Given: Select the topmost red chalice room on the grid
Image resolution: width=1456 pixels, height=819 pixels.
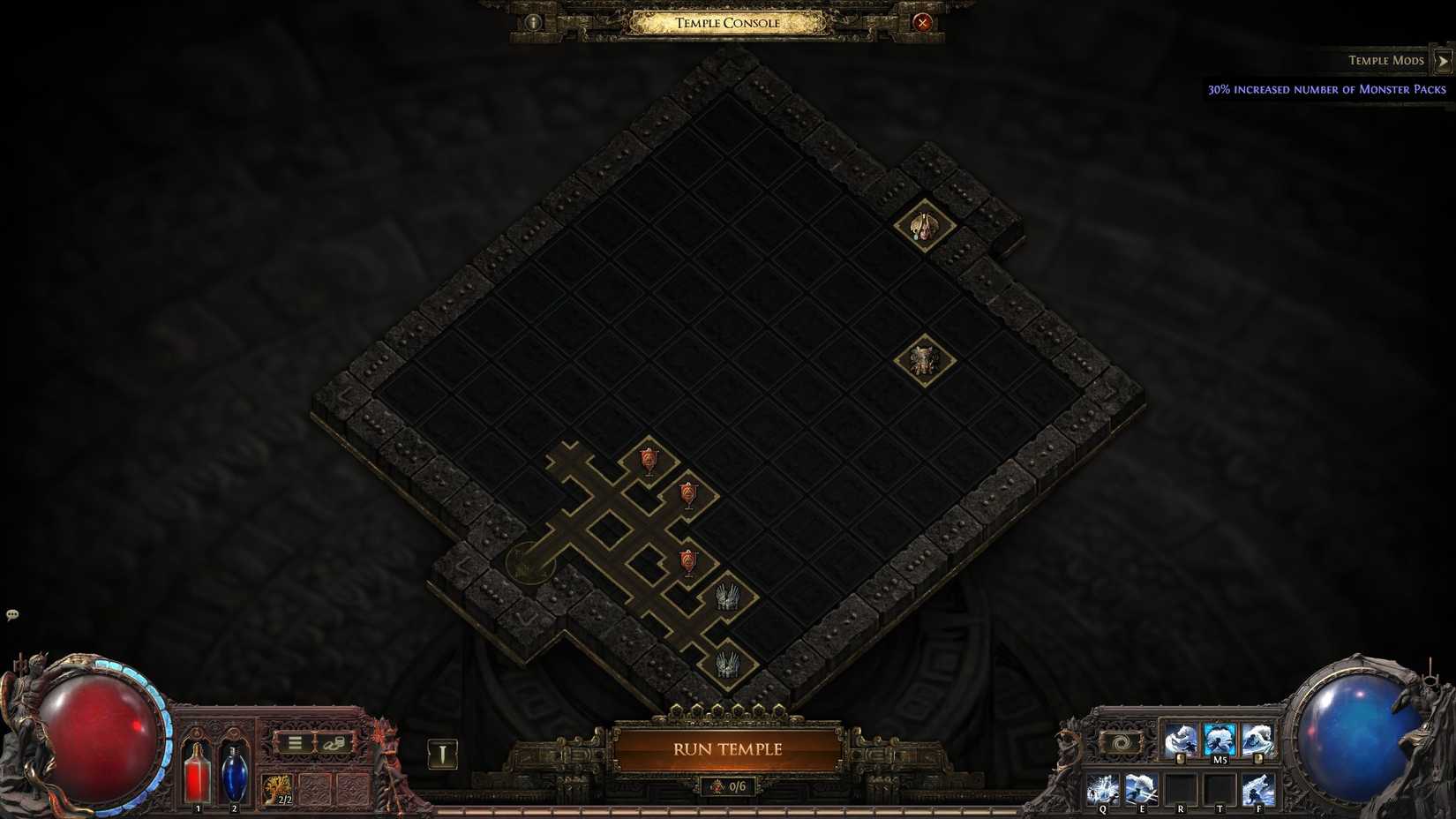Looking at the screenshot, I should 649,459.
